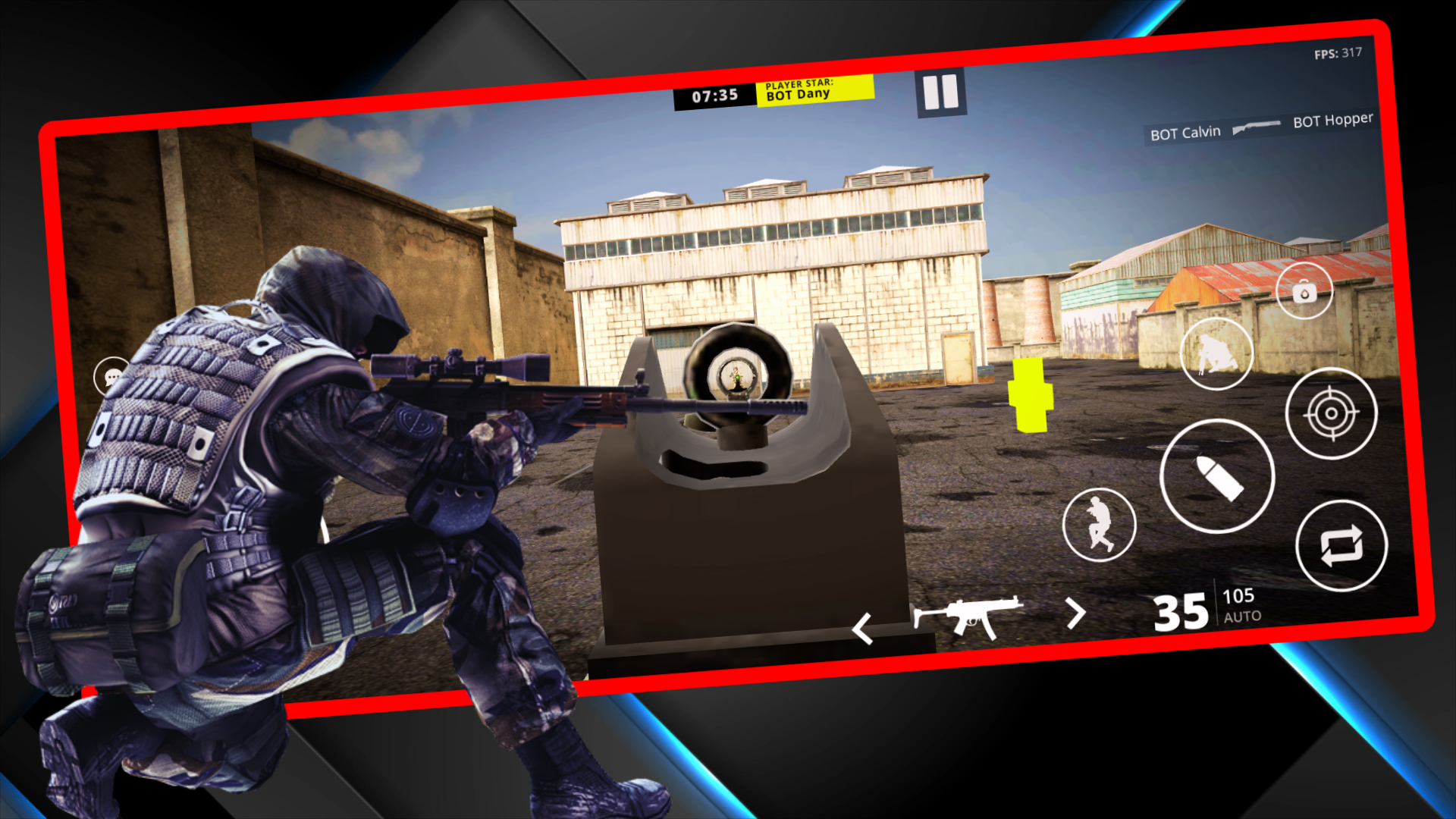Tap the ammo count 35 / 105
This screenshot has height=819, width=1456.
tap(1198, 610)
